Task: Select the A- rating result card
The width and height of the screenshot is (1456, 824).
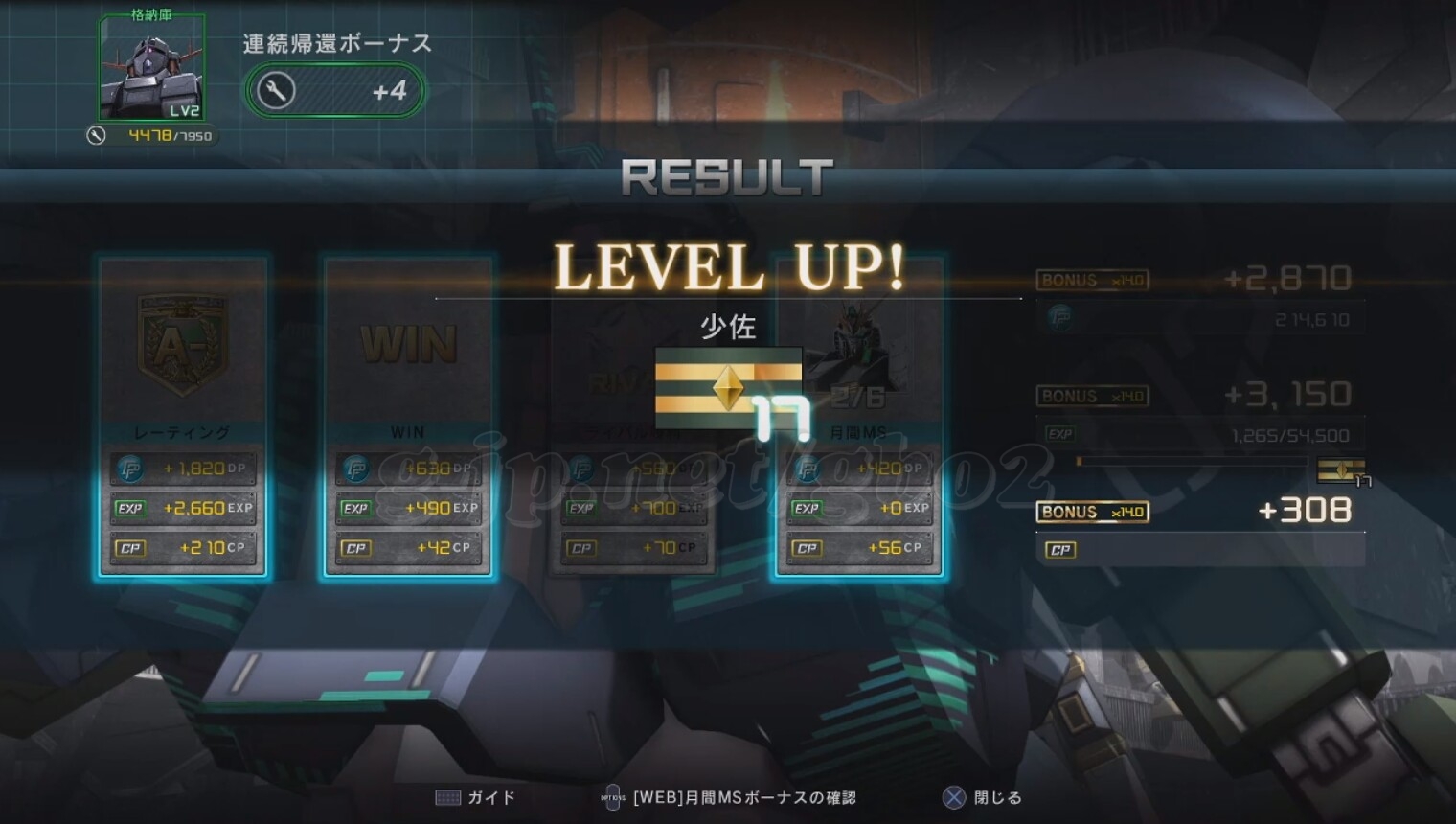Action: click(182, 418)
